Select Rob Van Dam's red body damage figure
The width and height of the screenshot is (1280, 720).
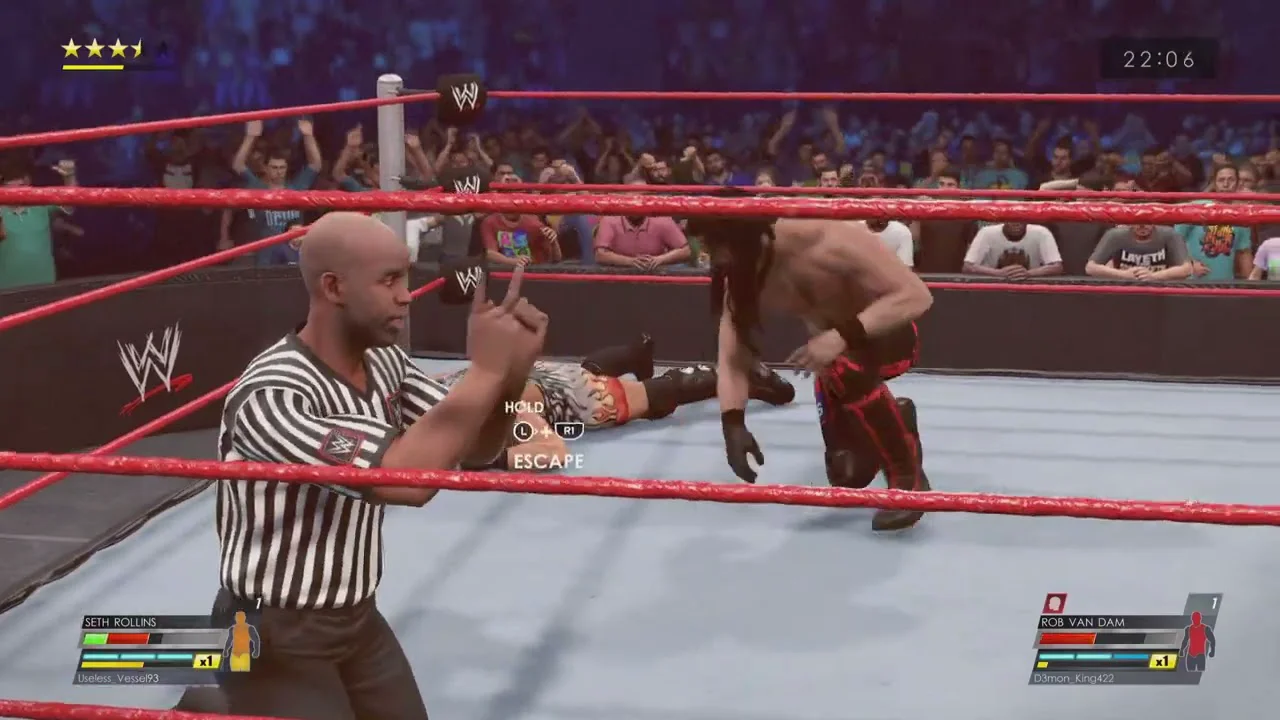1196,640
